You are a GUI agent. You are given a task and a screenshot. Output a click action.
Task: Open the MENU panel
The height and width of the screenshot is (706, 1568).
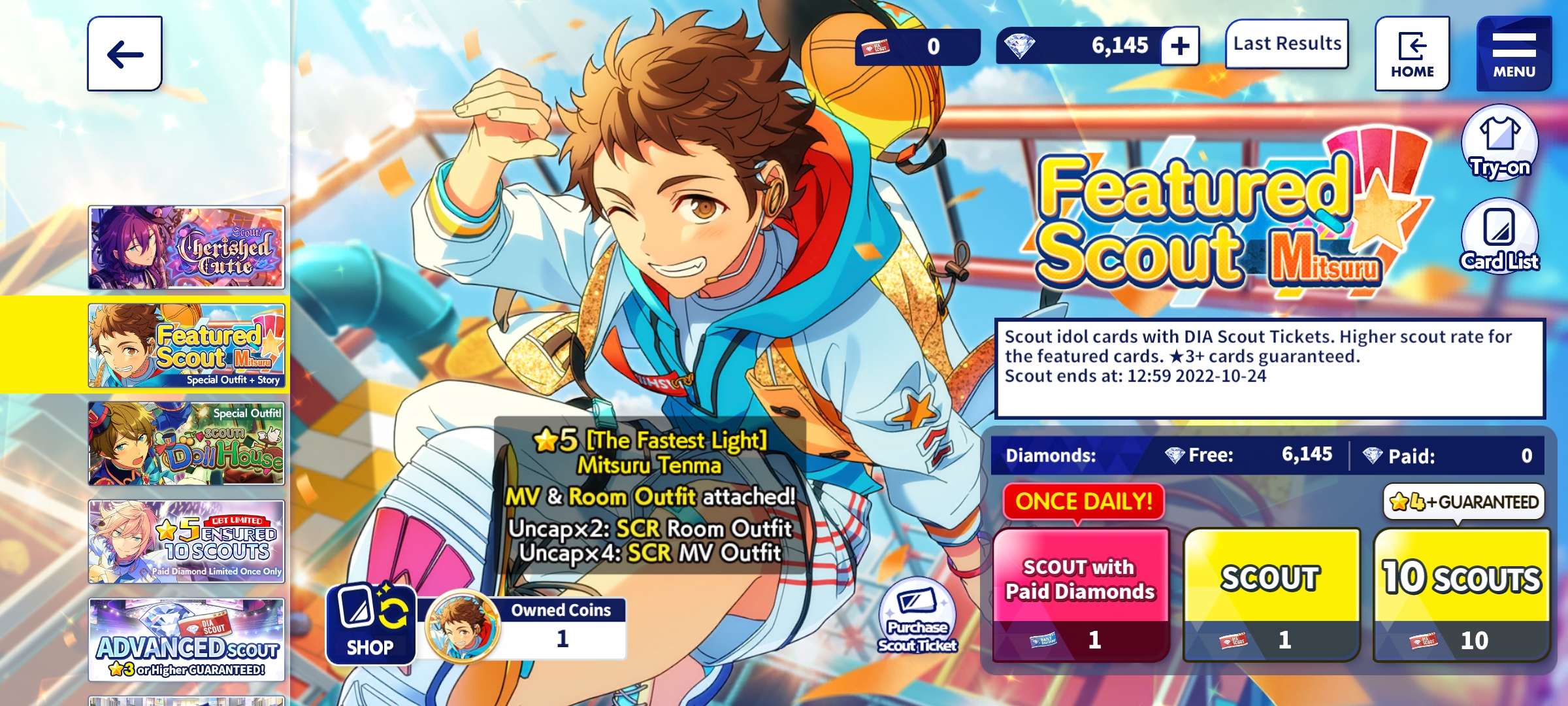tap(1514, 54)
